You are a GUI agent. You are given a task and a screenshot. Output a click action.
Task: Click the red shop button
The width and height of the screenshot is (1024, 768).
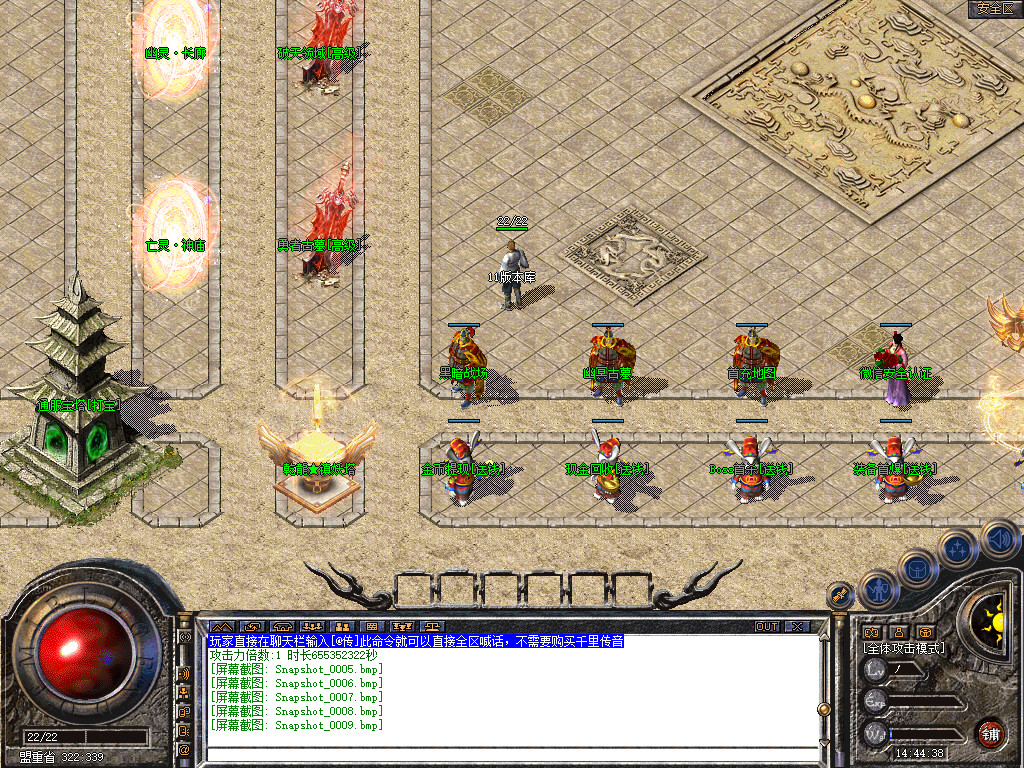pyautogui.click(x=990, y=733)
